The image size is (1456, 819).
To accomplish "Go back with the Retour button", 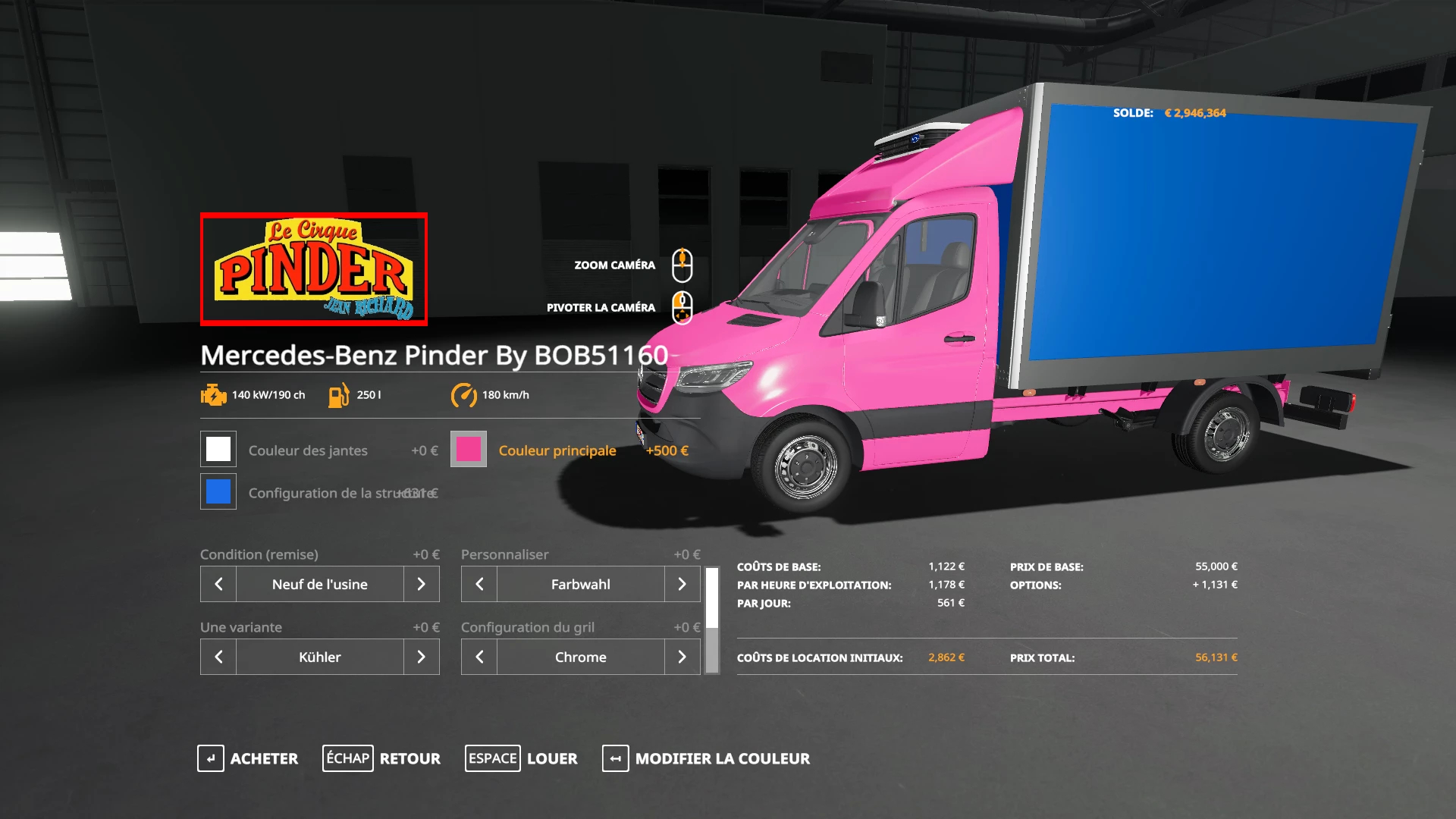I will click(x=381, y=758).
